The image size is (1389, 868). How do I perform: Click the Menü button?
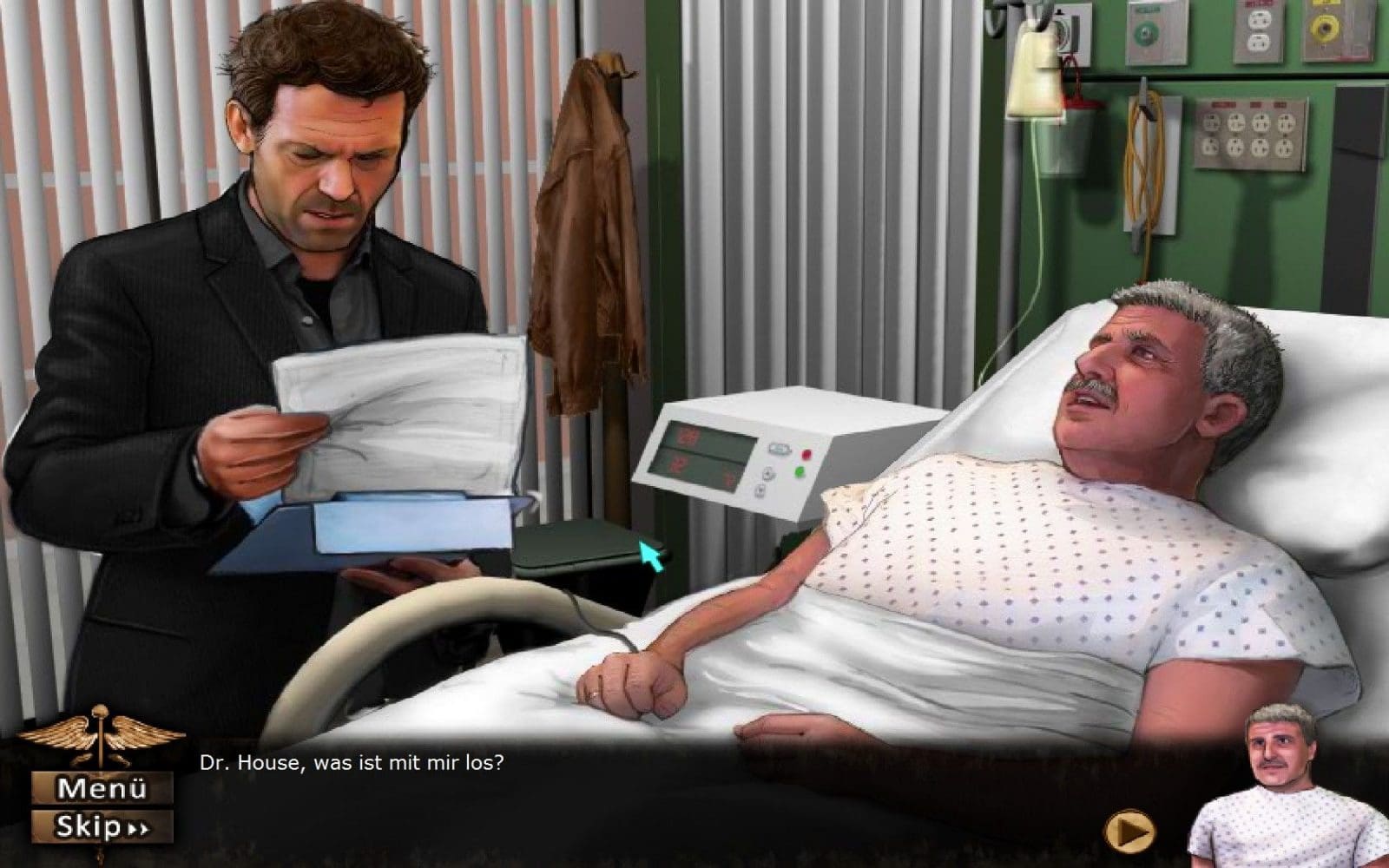pos(104,787)
